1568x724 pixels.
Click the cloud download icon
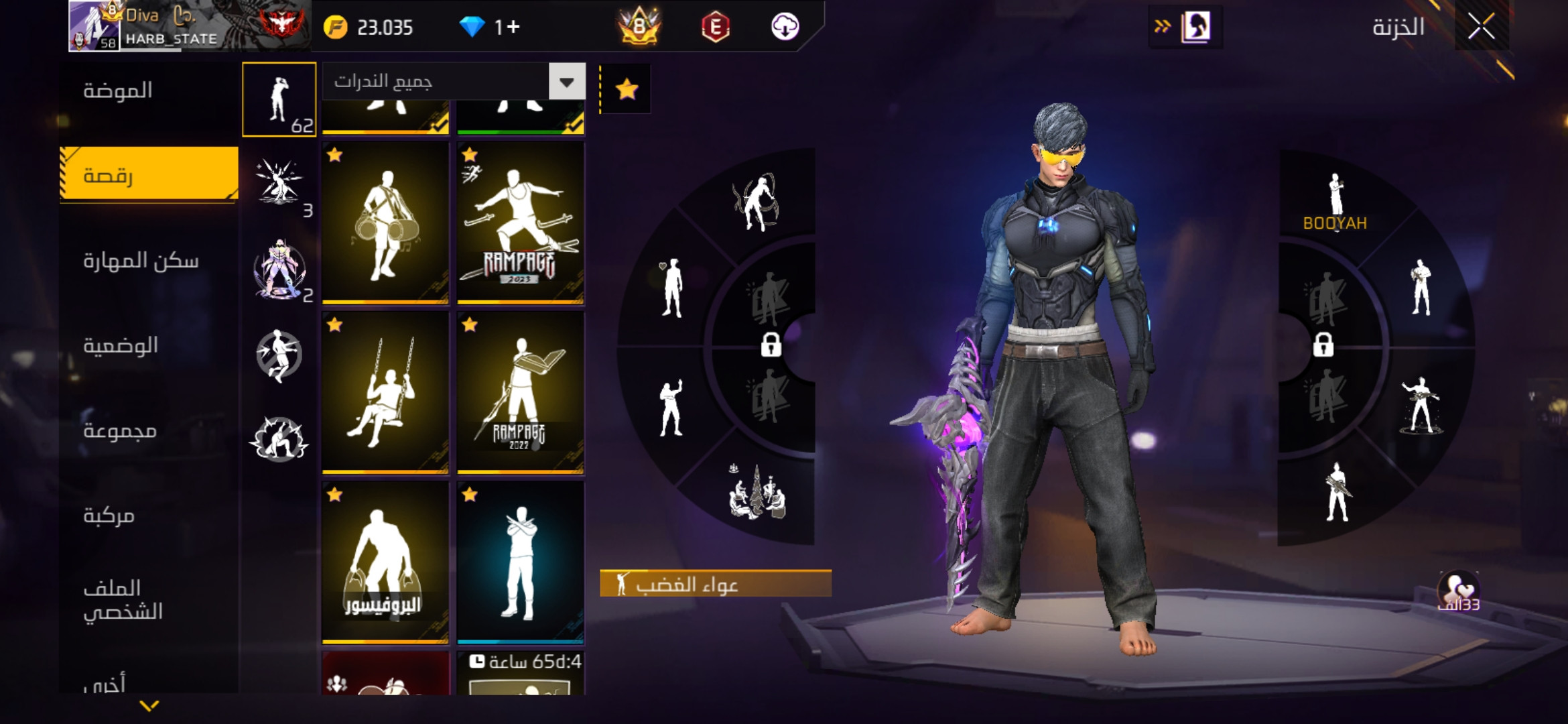pos(785,27)
